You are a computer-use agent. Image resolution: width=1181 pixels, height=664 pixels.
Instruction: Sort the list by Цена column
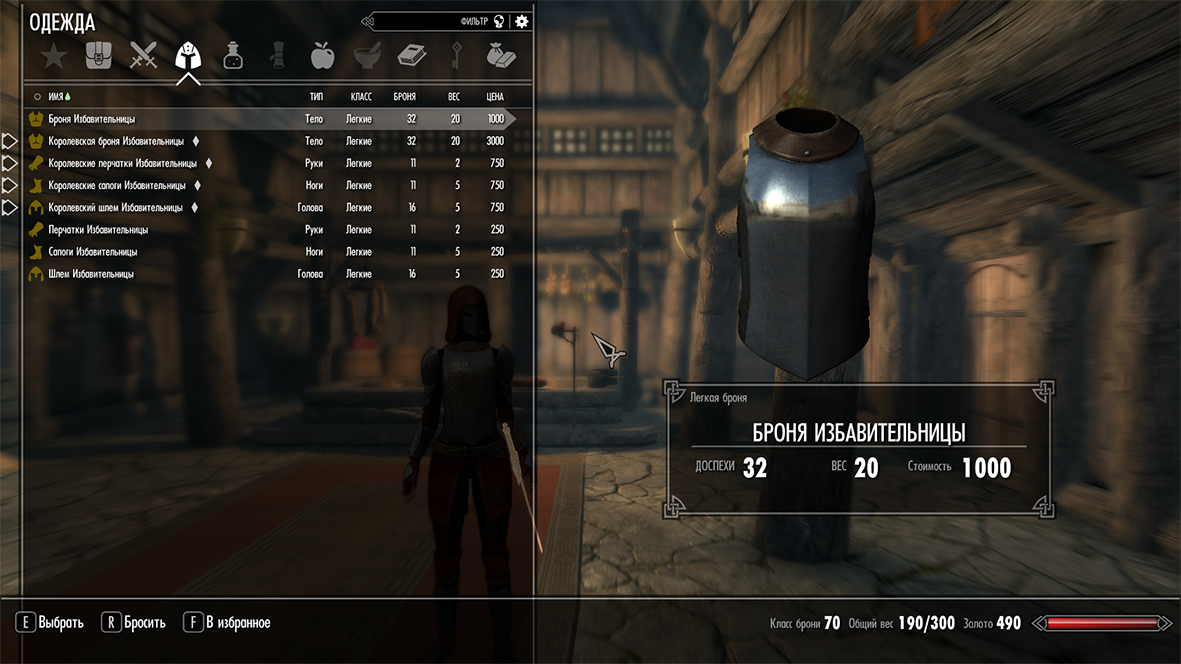(x=494, y=97)
